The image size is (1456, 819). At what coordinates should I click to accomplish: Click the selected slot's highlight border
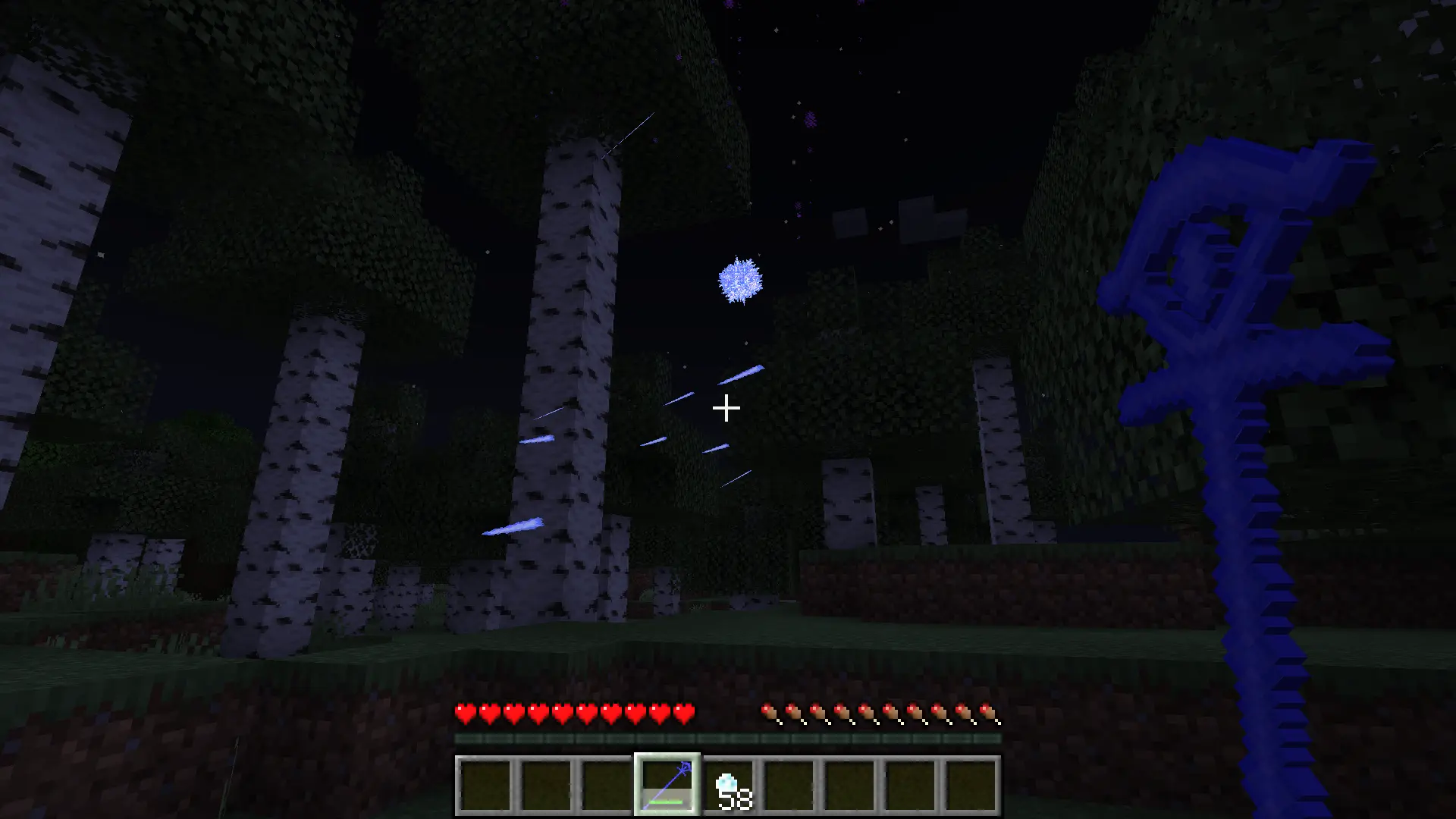tap(667, 757)
